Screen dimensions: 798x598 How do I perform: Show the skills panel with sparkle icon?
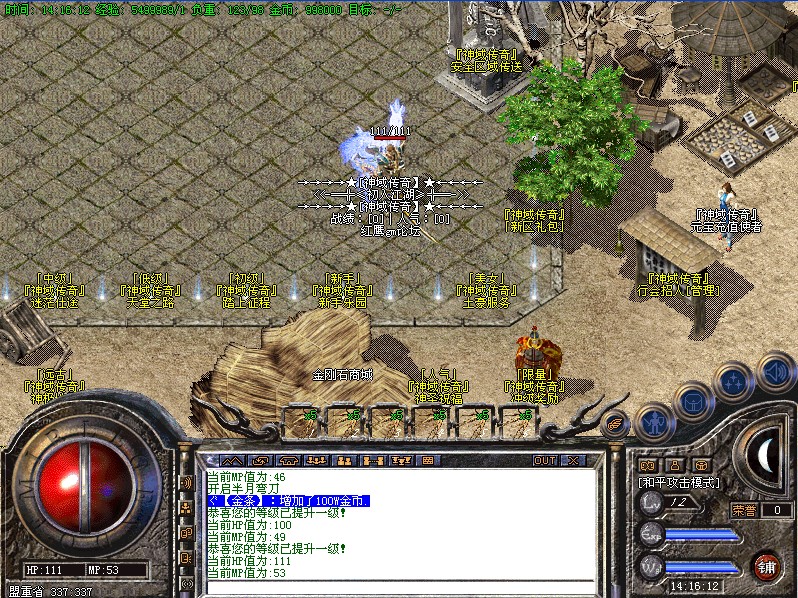coord(734,383)
